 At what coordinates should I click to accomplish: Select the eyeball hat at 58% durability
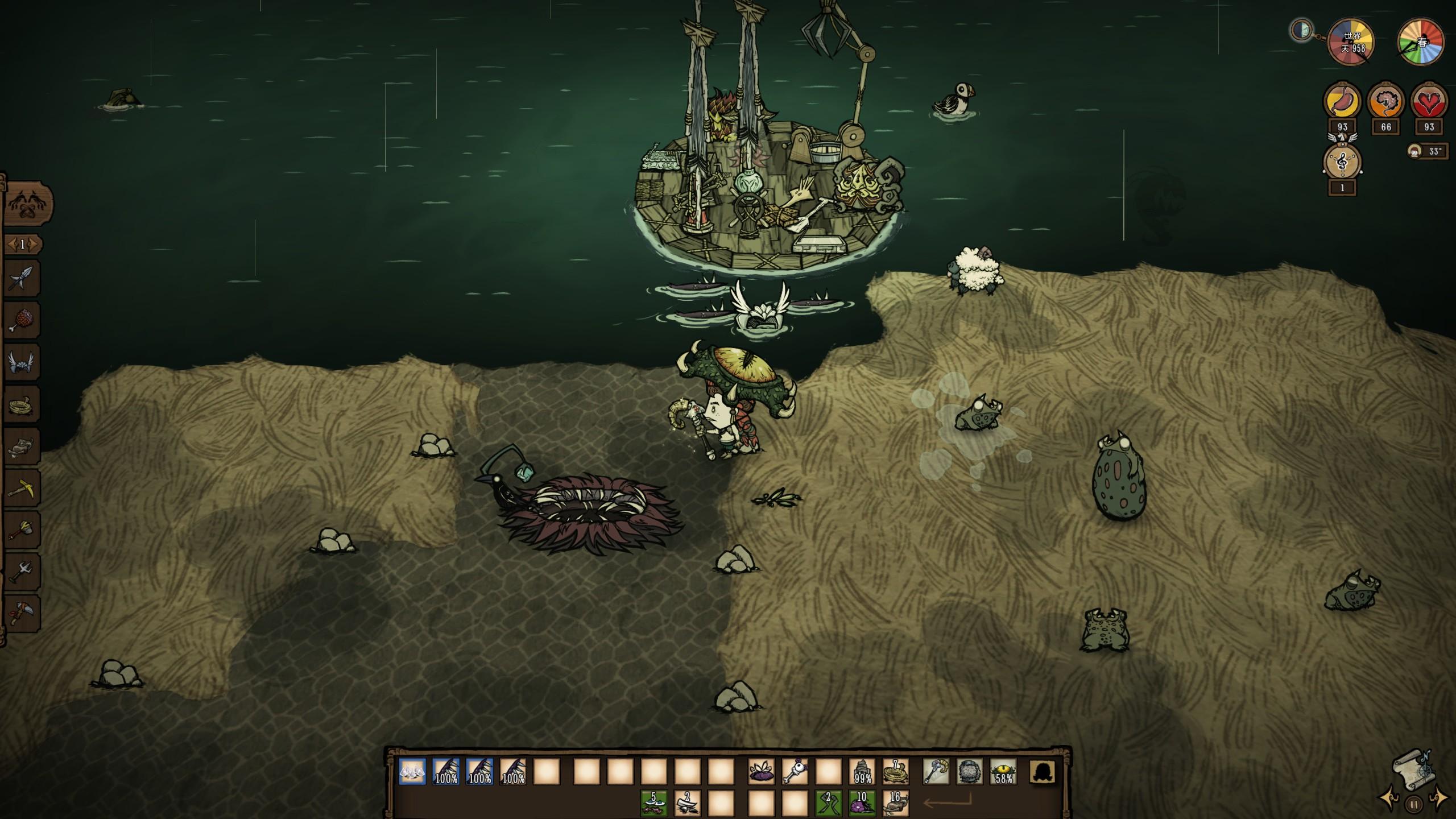pos(1003,773)
